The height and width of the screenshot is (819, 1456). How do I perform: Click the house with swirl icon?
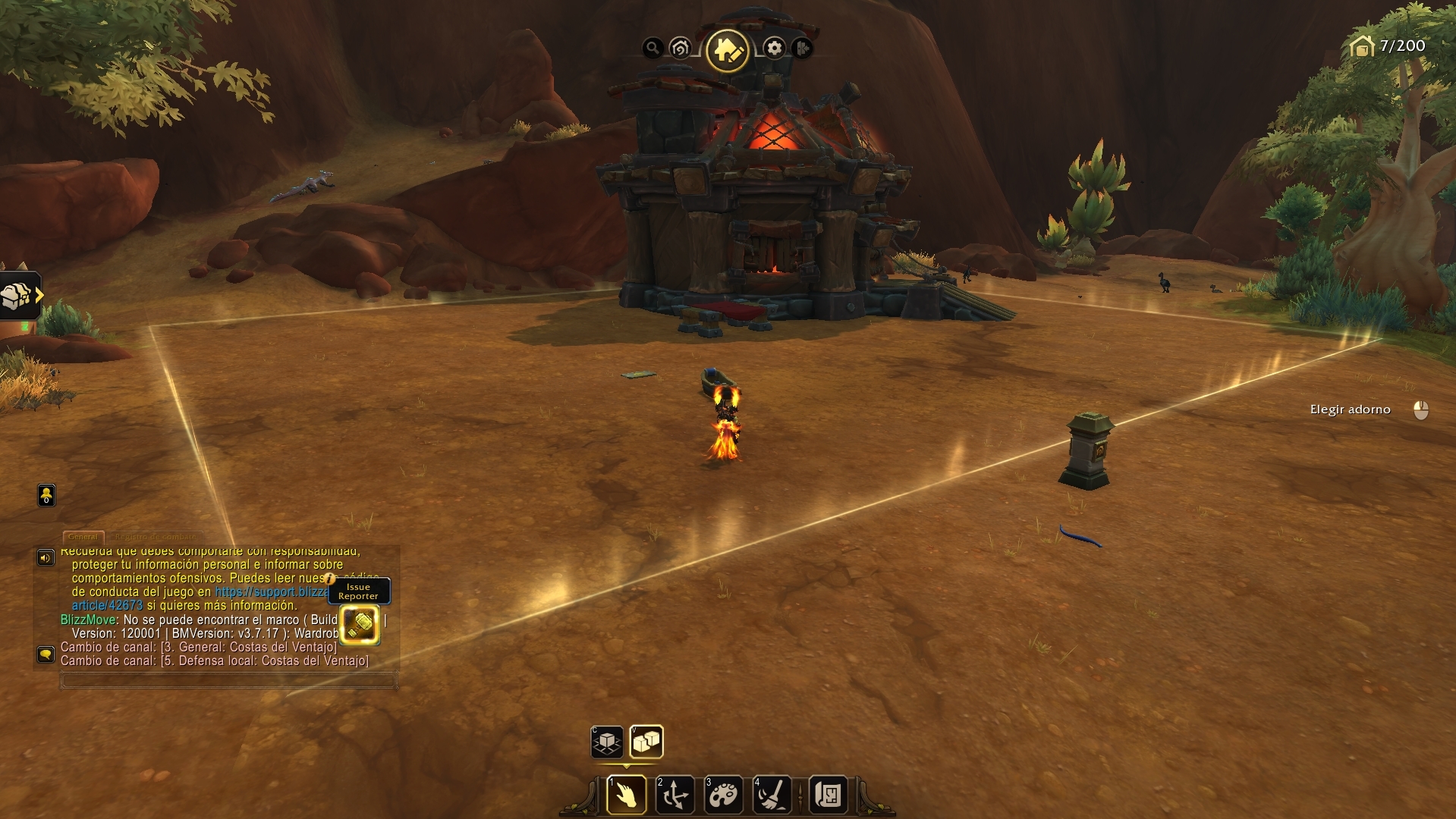click(x=681, y=49)
